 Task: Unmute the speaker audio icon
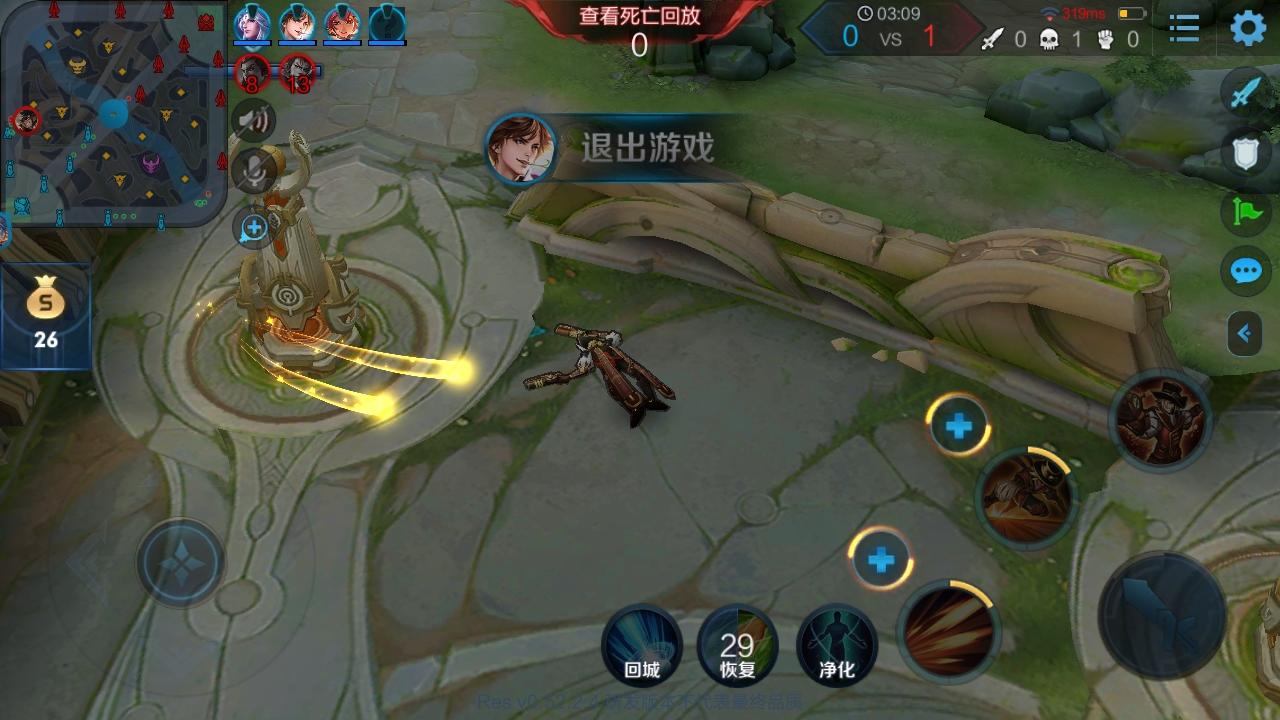click(257, 119)
